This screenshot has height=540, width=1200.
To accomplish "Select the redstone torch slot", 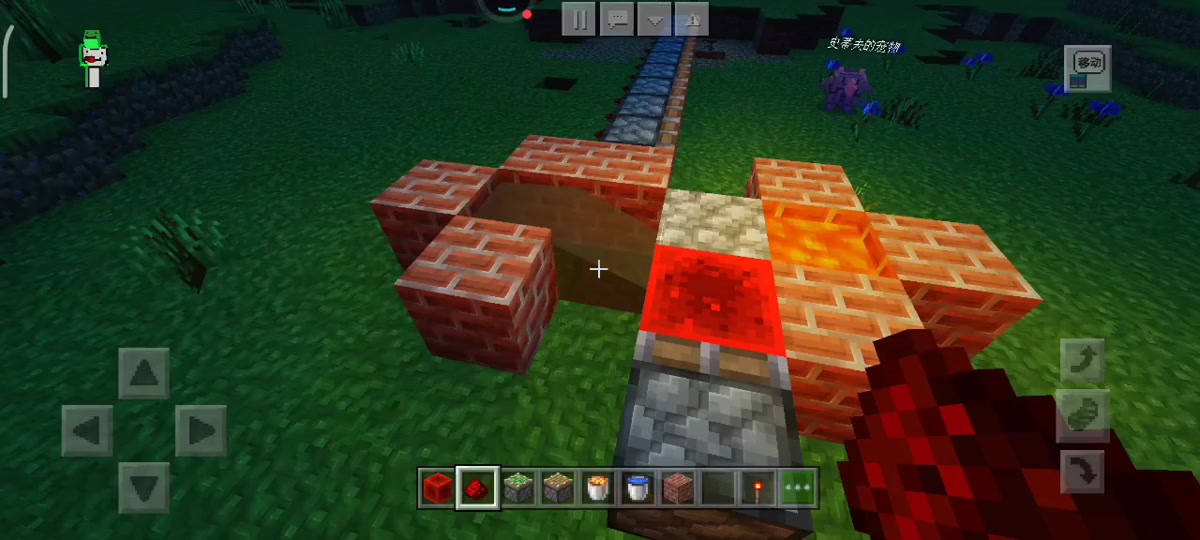I will (759, 488).
